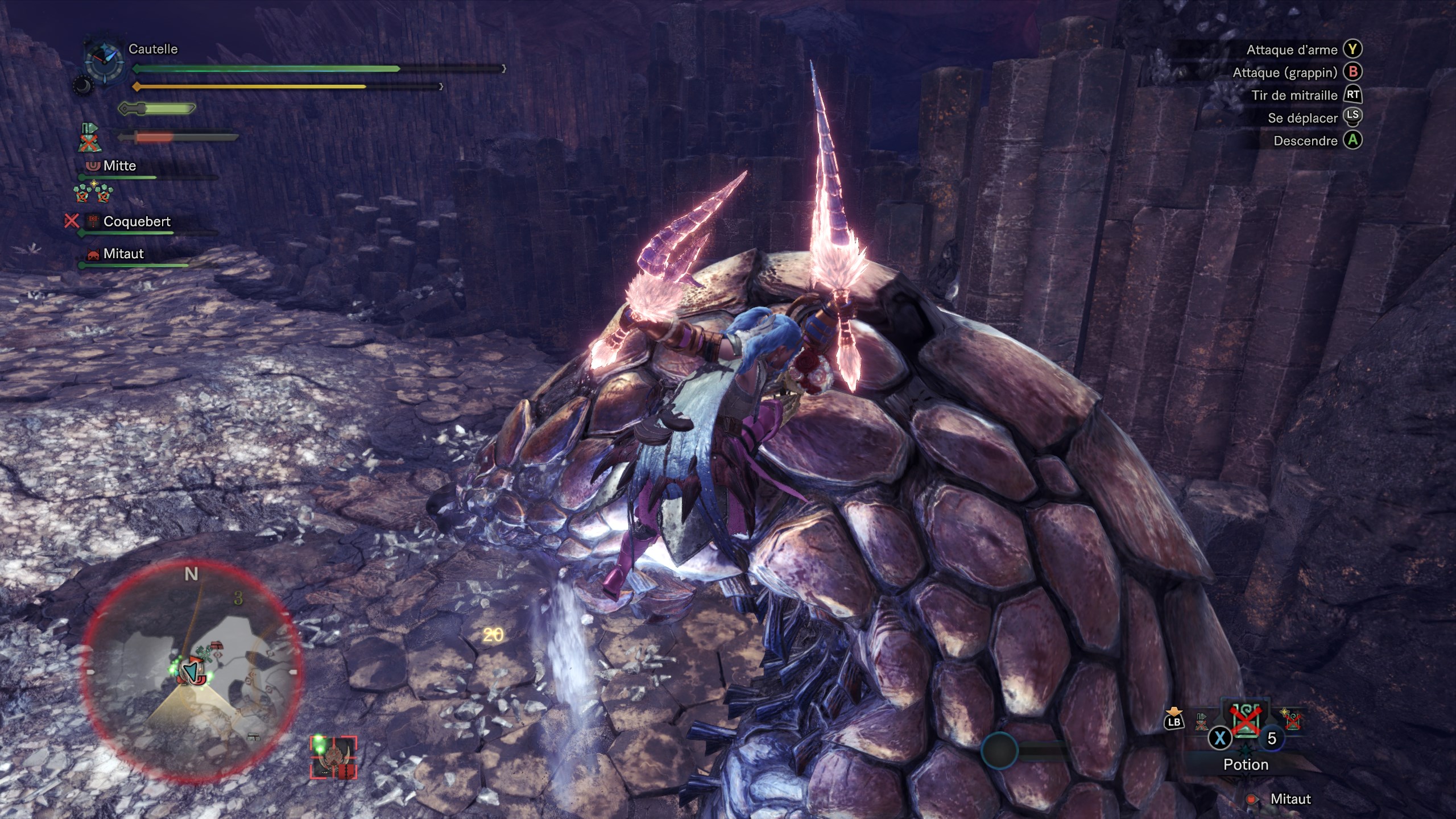Click the player name Cautelle
Viewport: 1456px width, 819px height.
(x=153, y=49)
